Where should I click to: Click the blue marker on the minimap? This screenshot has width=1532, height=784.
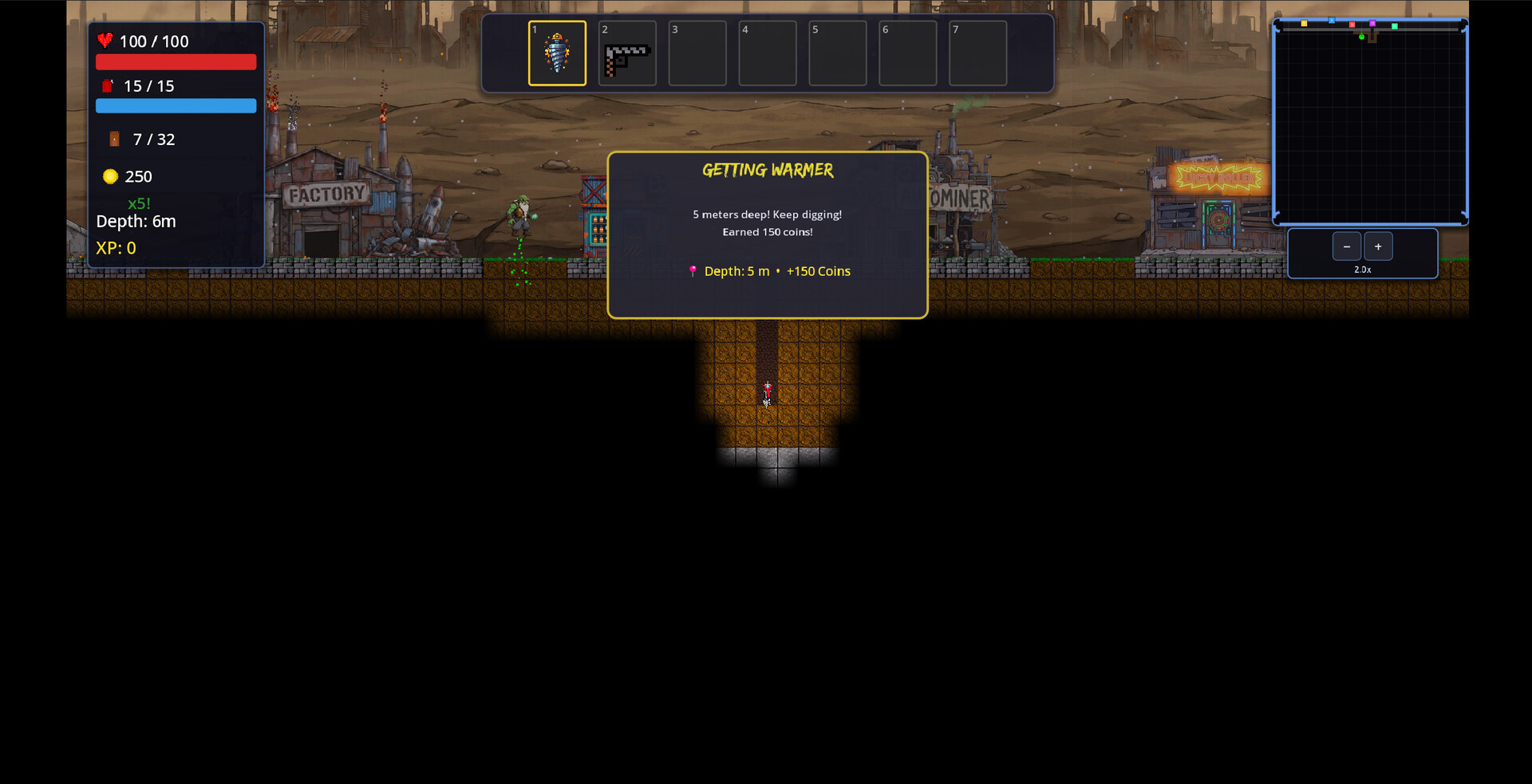pos(1332,21)
